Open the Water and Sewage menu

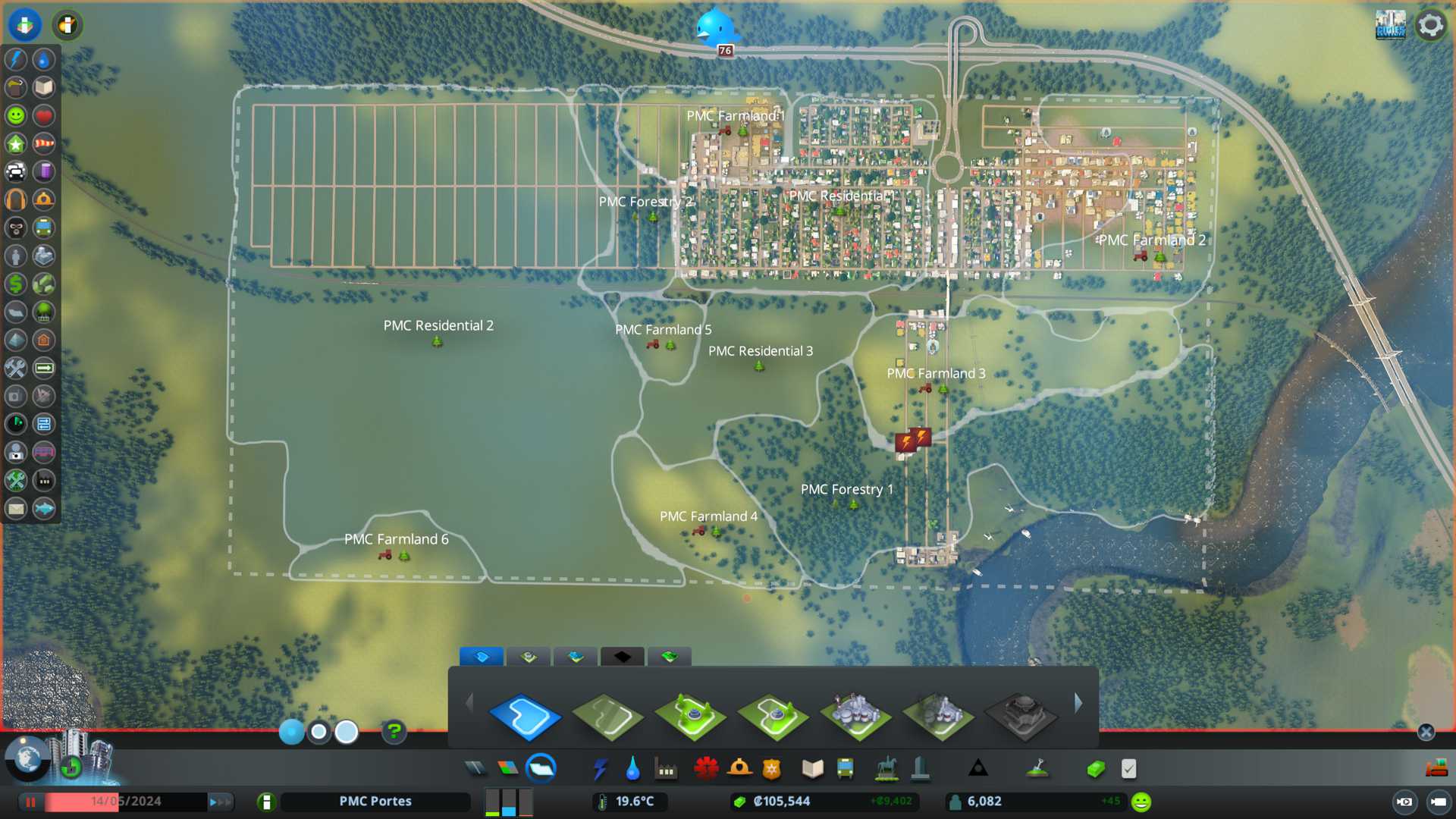(632, 769)
